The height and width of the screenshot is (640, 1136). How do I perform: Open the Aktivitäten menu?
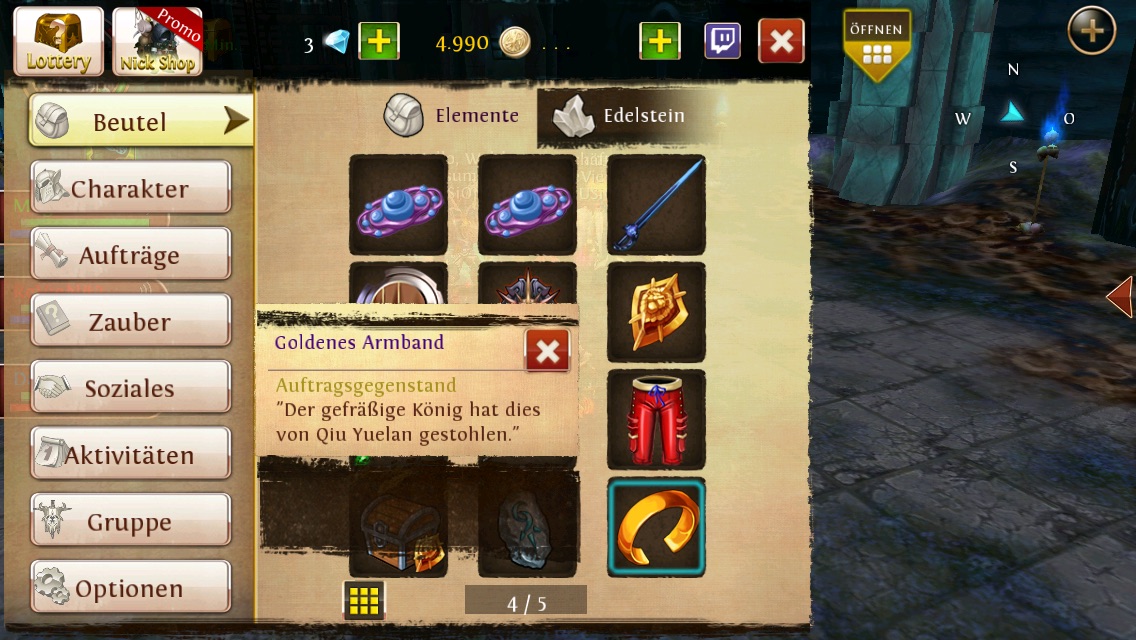pyautogui.click(x=130, y=455)
